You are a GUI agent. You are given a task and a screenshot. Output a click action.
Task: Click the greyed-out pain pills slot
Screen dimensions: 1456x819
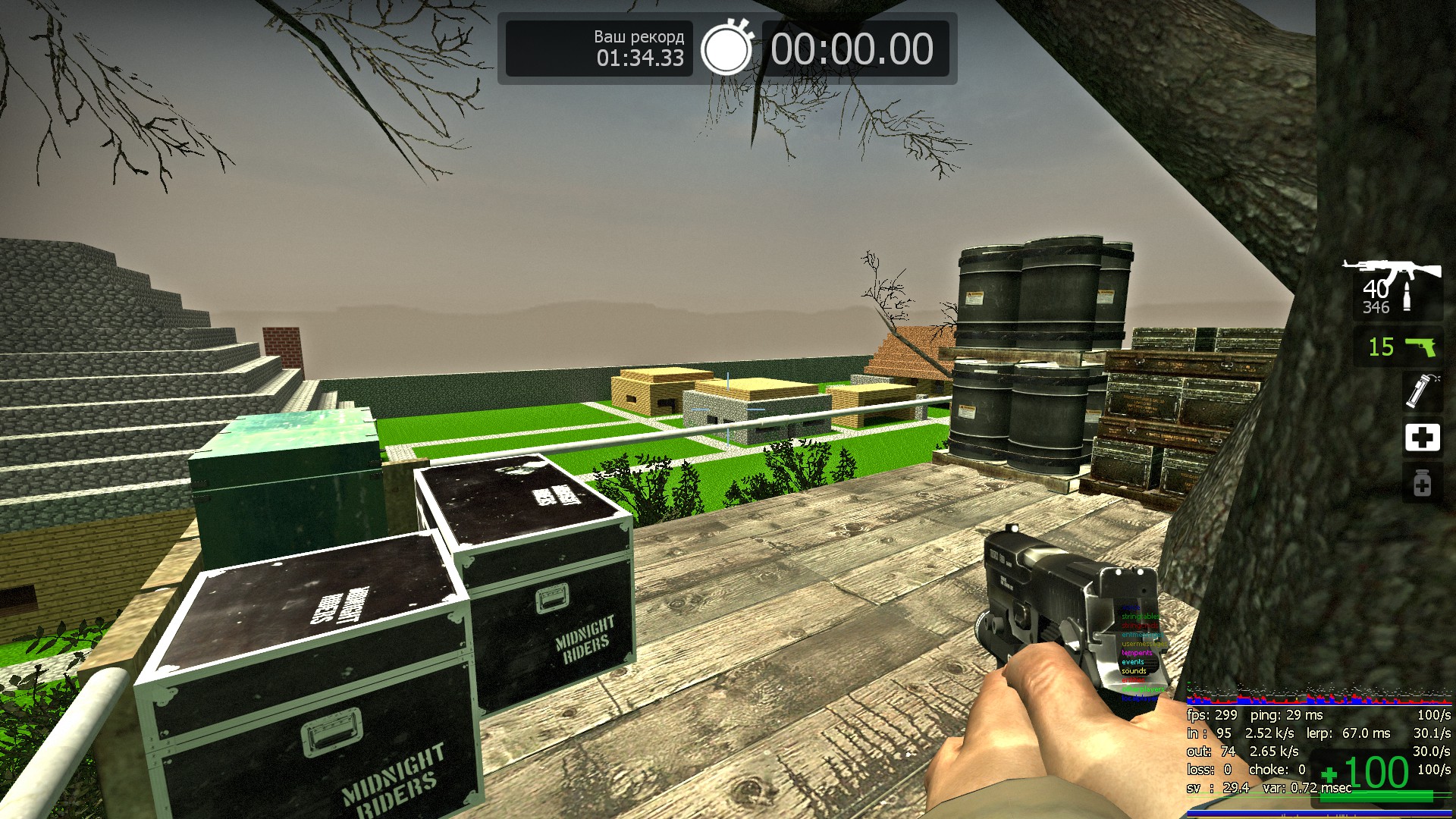click(1422, 484)
